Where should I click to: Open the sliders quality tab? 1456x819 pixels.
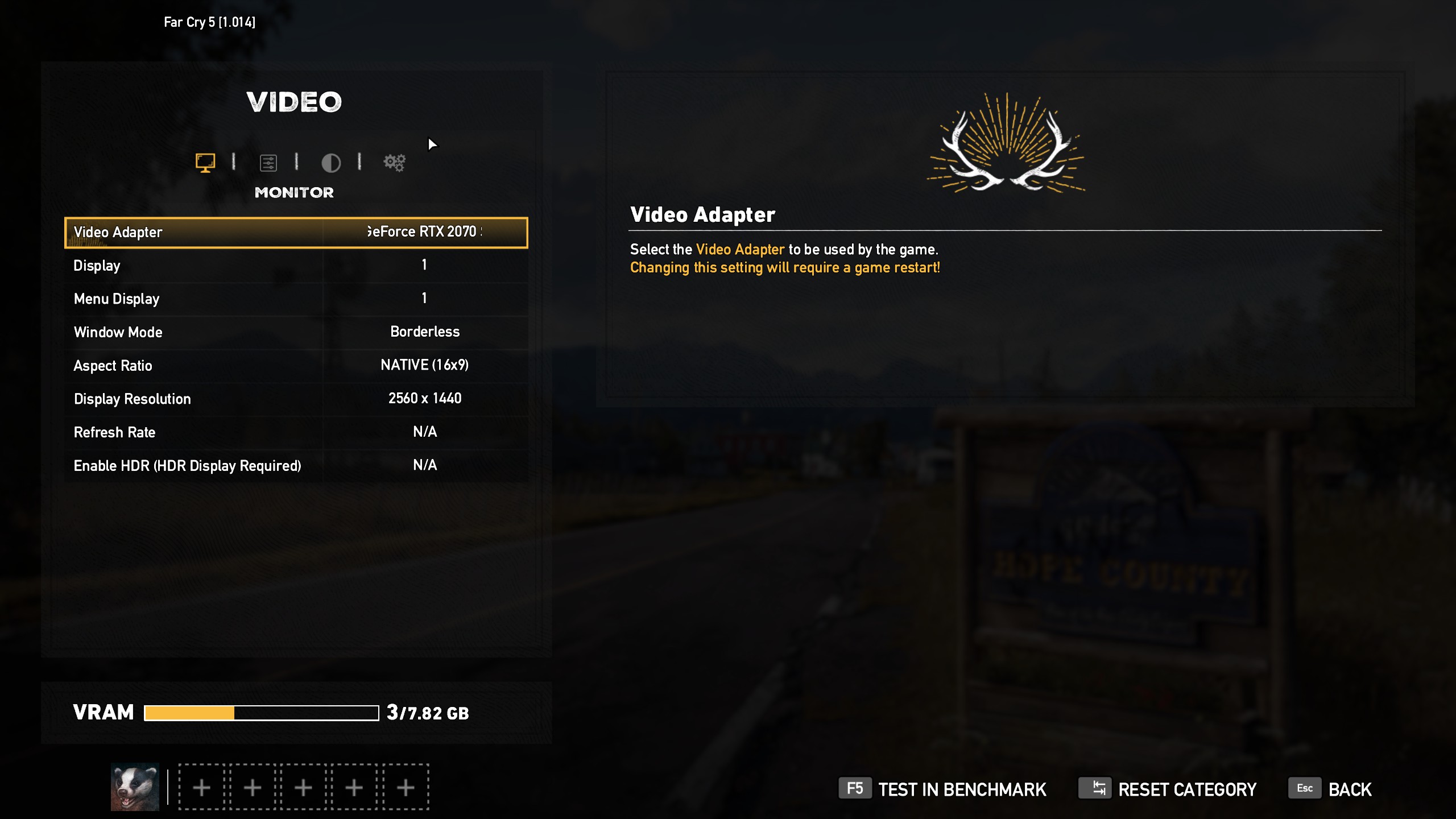[268, 163]
